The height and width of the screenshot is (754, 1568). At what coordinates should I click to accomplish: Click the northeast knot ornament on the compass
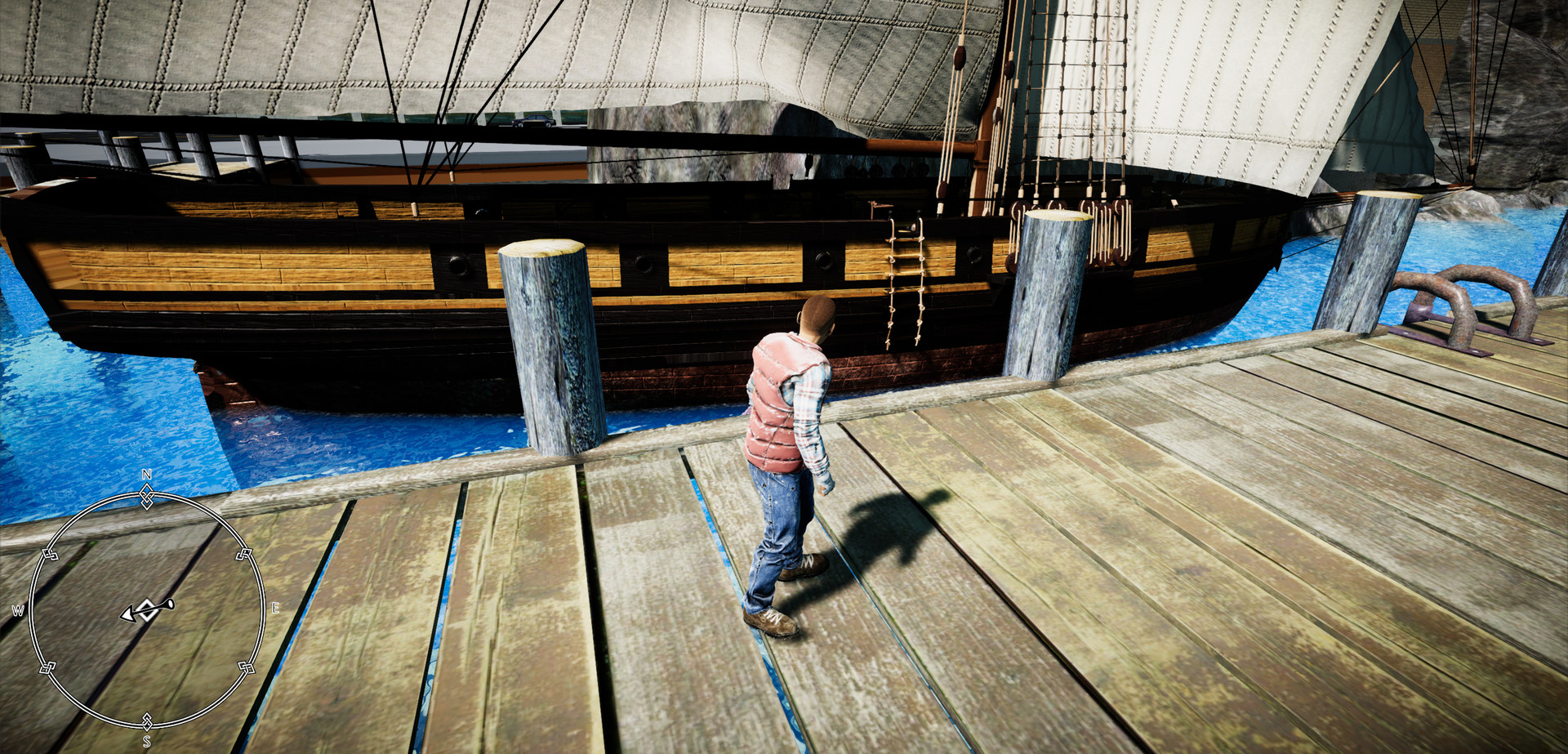[244, 552]
